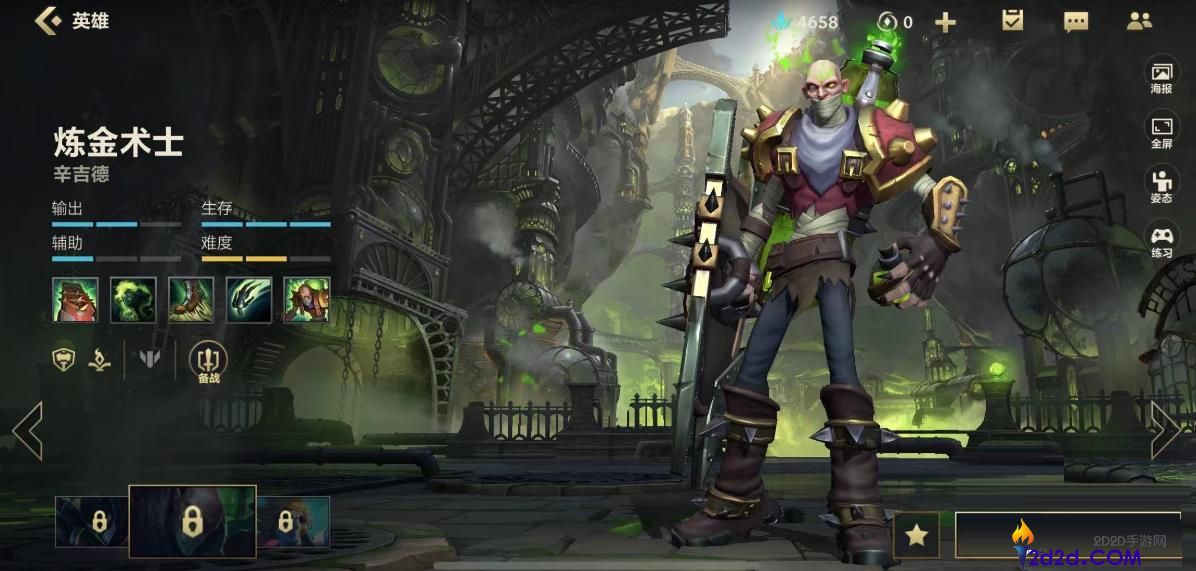Image resolution: width=1196 pixels, height=571 pixels.
Task: Switch to 全屏 fullscreen view
Action: 1161,132
